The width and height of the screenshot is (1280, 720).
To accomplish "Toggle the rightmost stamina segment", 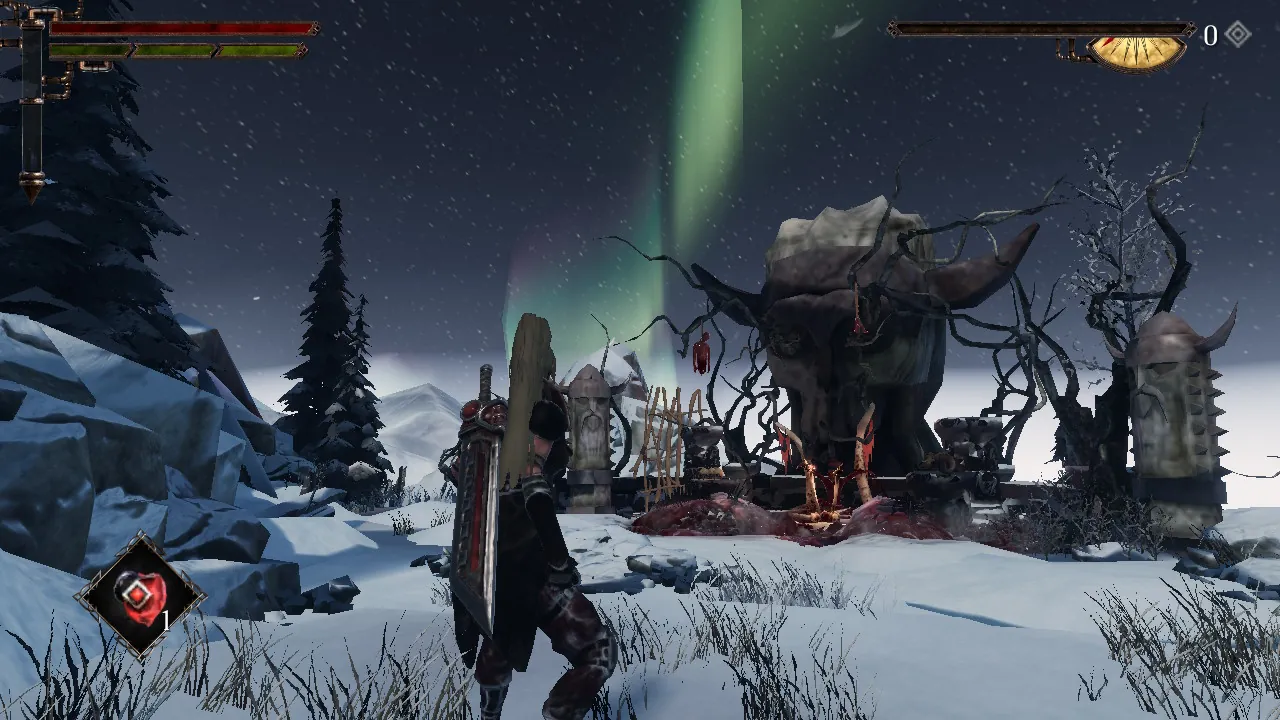I will (258, 49).
